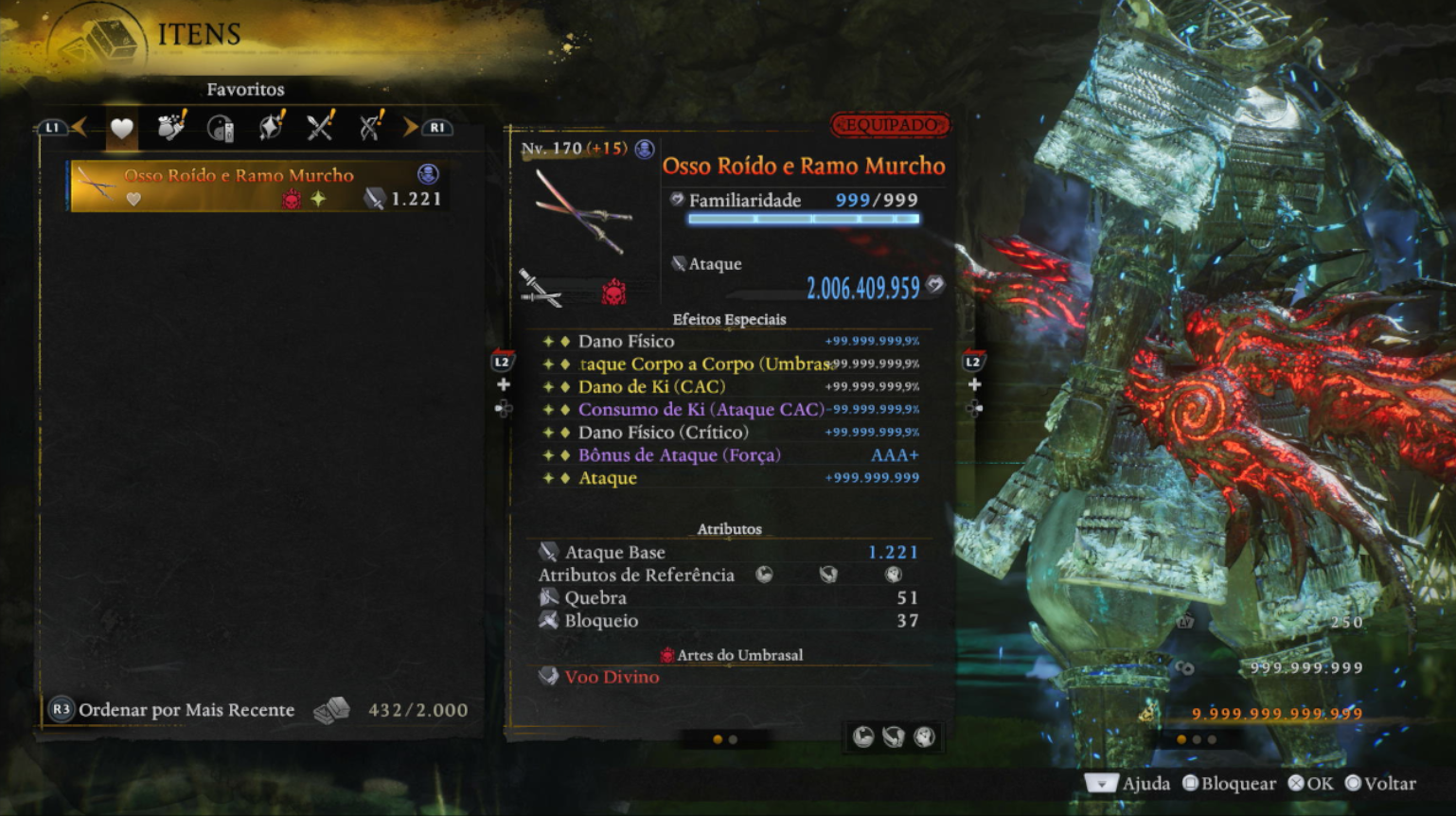Select the Dano Físico (Crítico) effect row

point(663,433)
